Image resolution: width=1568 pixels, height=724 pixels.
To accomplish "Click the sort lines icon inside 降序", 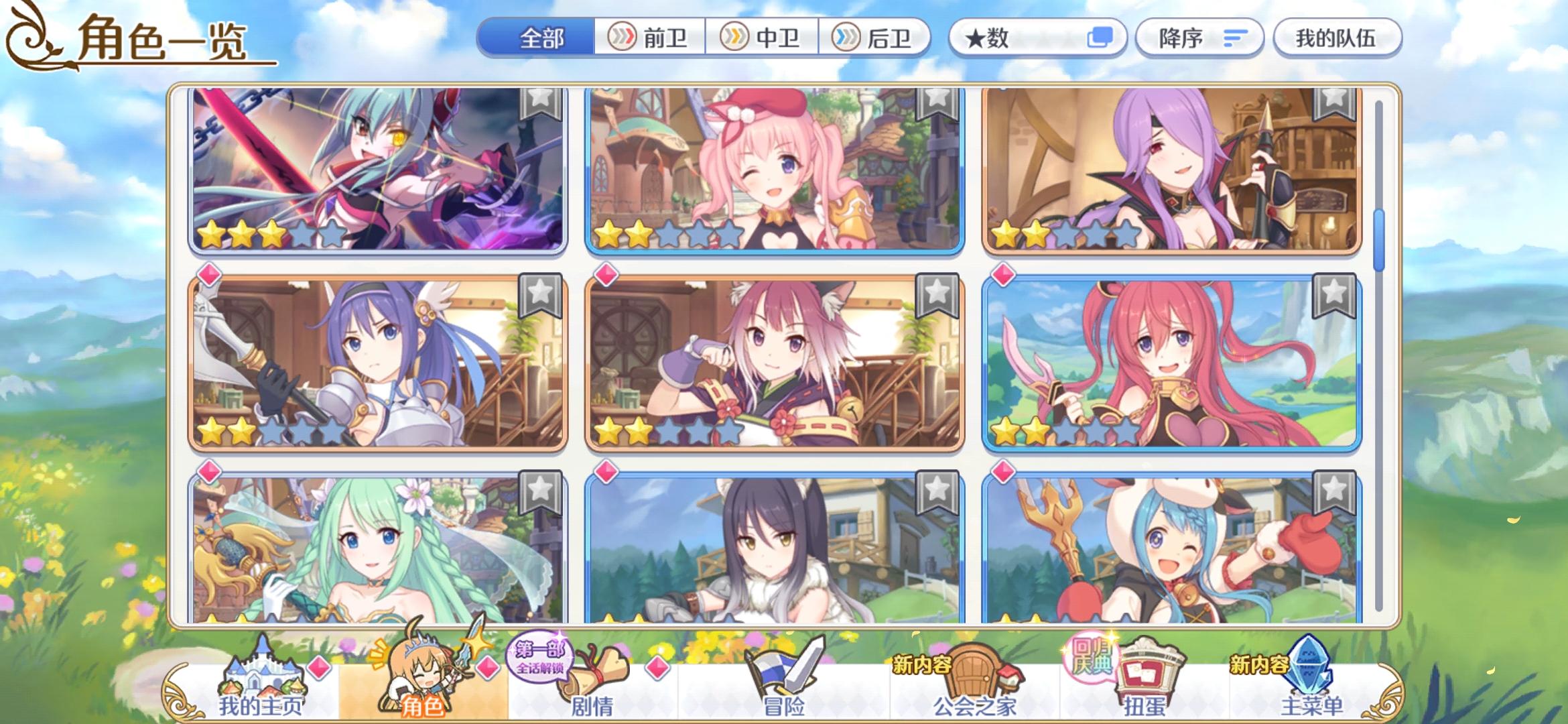I will (x=1235, y=38).
